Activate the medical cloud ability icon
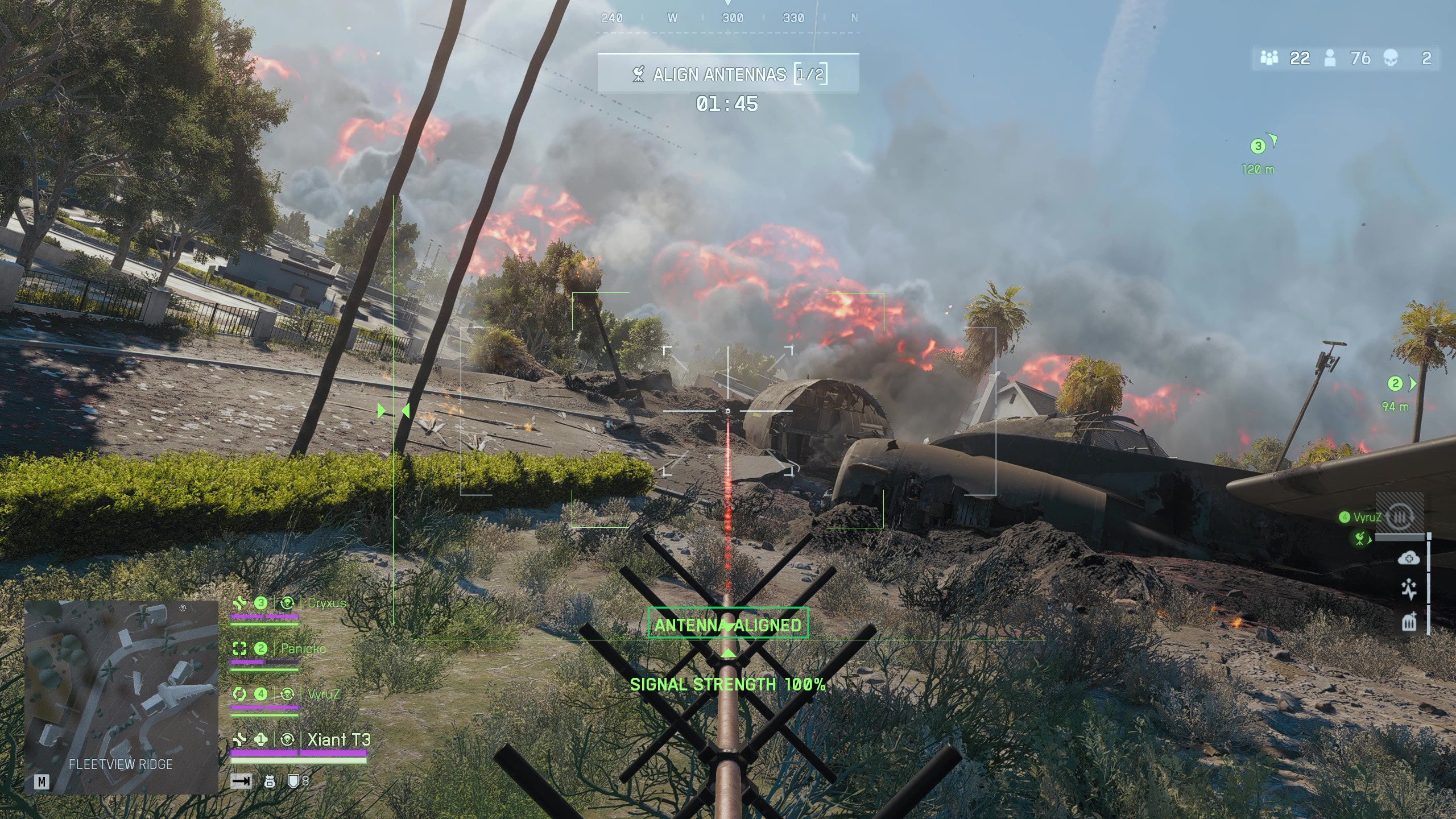 1408,559
